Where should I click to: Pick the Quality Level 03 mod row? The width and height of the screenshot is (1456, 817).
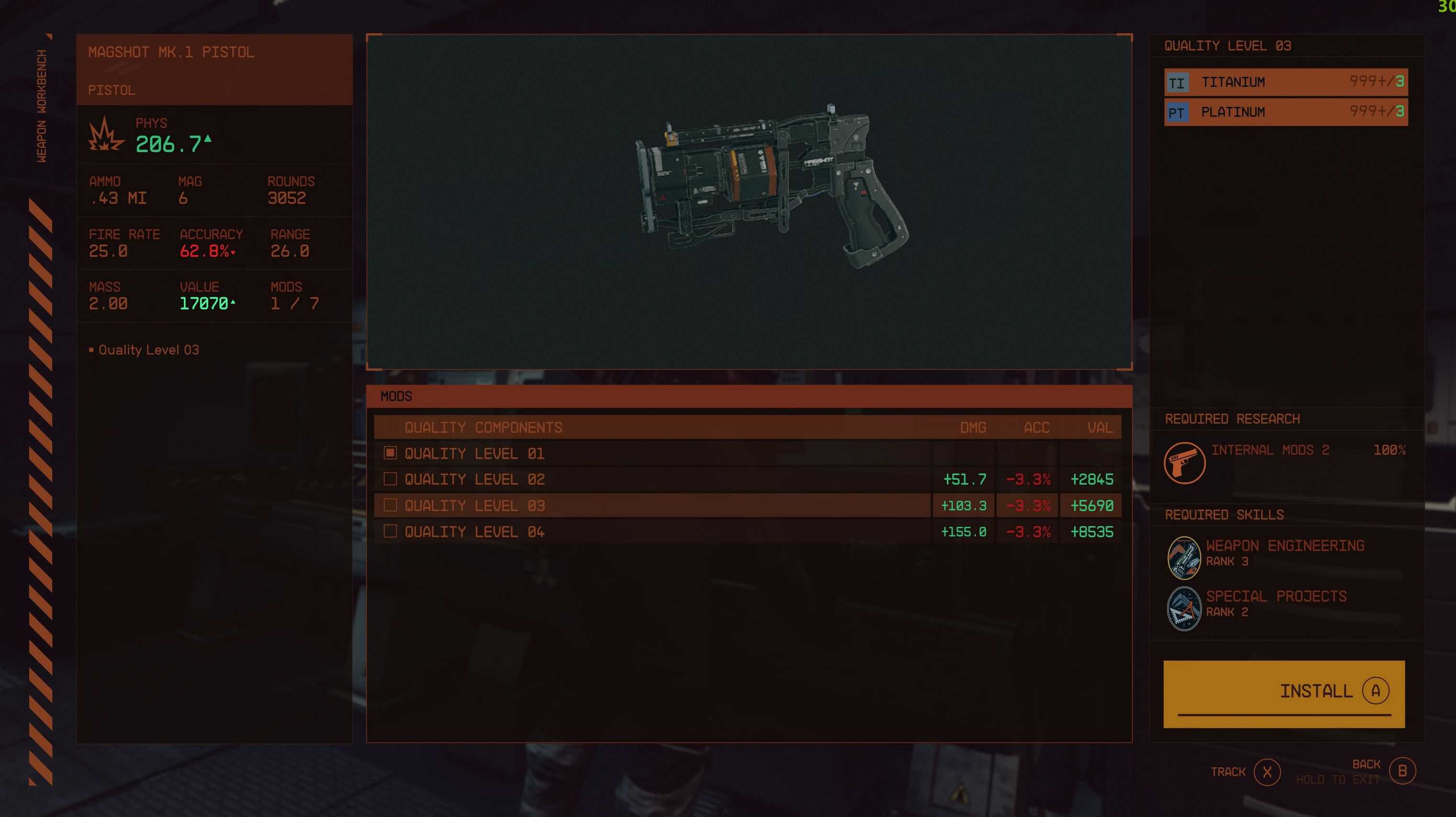pos(474,505)
